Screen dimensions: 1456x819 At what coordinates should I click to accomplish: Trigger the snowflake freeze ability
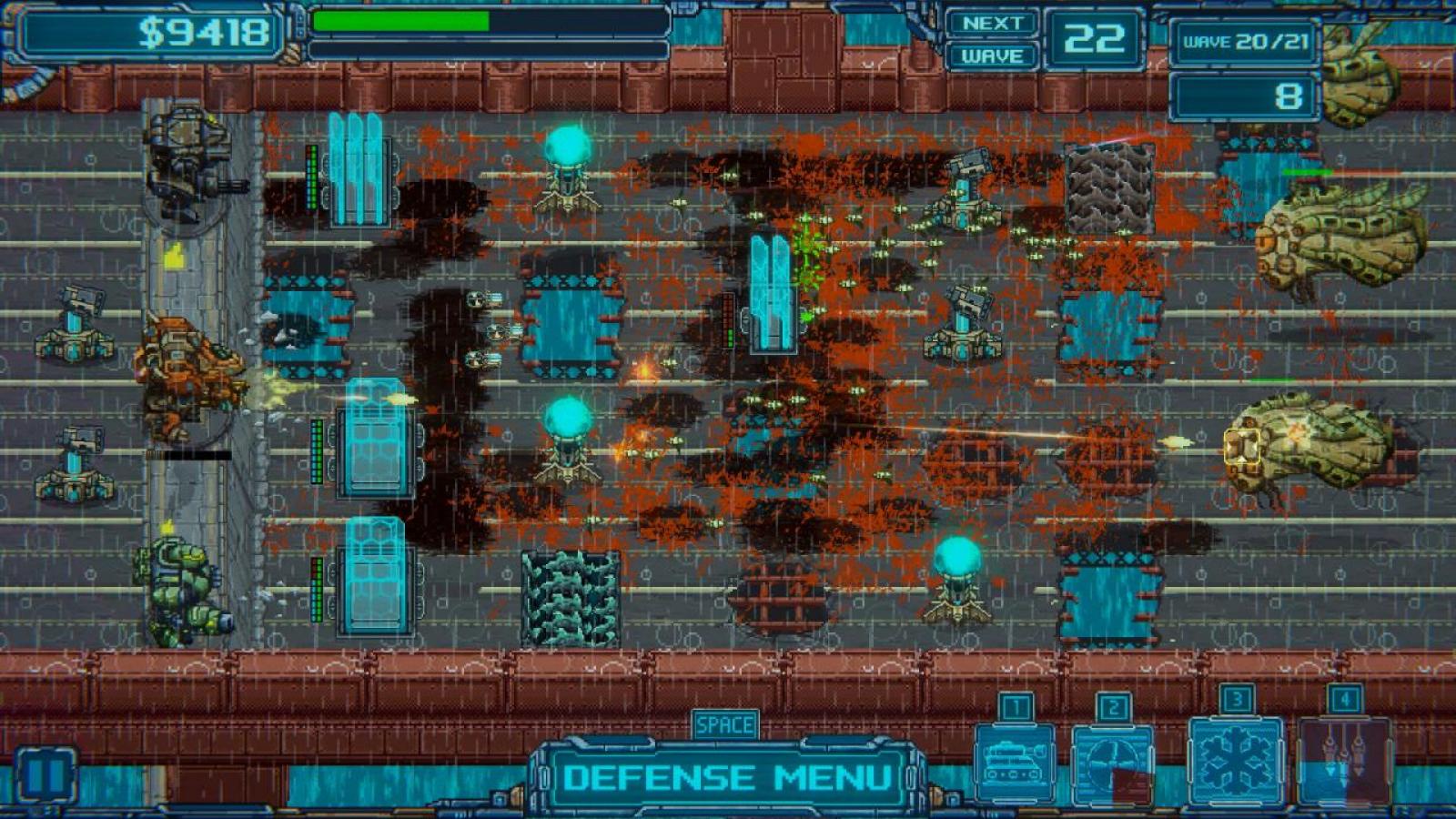[x=1235, y=761]
